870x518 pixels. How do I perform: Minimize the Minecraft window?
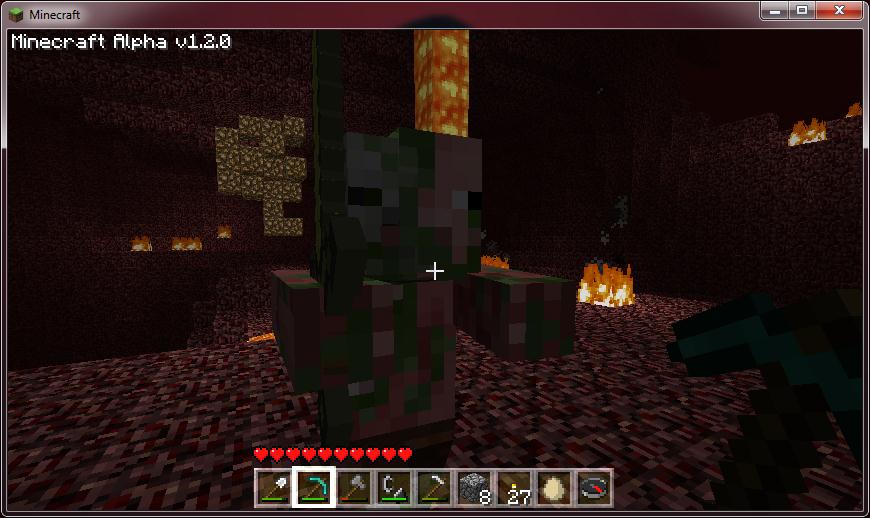coord(773,10)
